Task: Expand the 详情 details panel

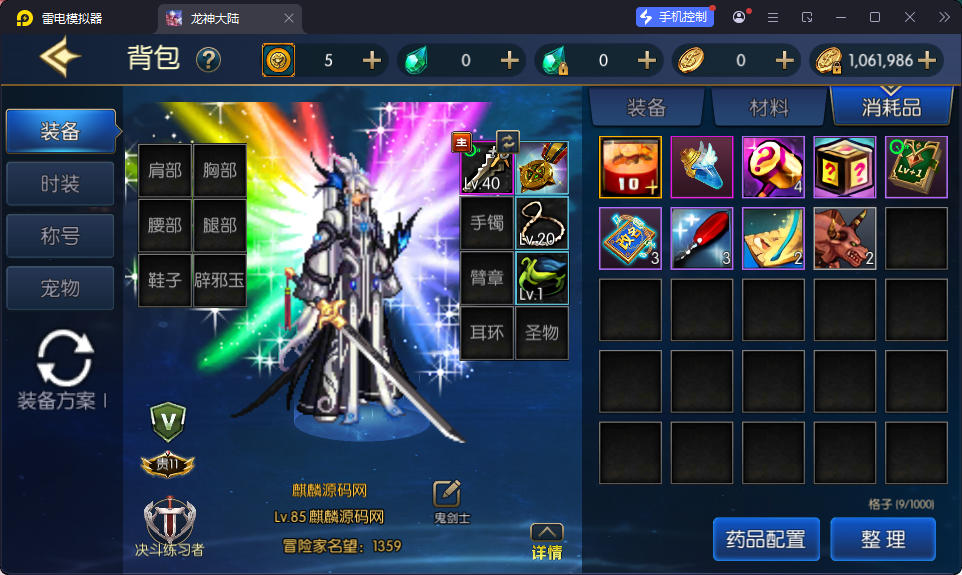Action: click(x=546, y=541)
